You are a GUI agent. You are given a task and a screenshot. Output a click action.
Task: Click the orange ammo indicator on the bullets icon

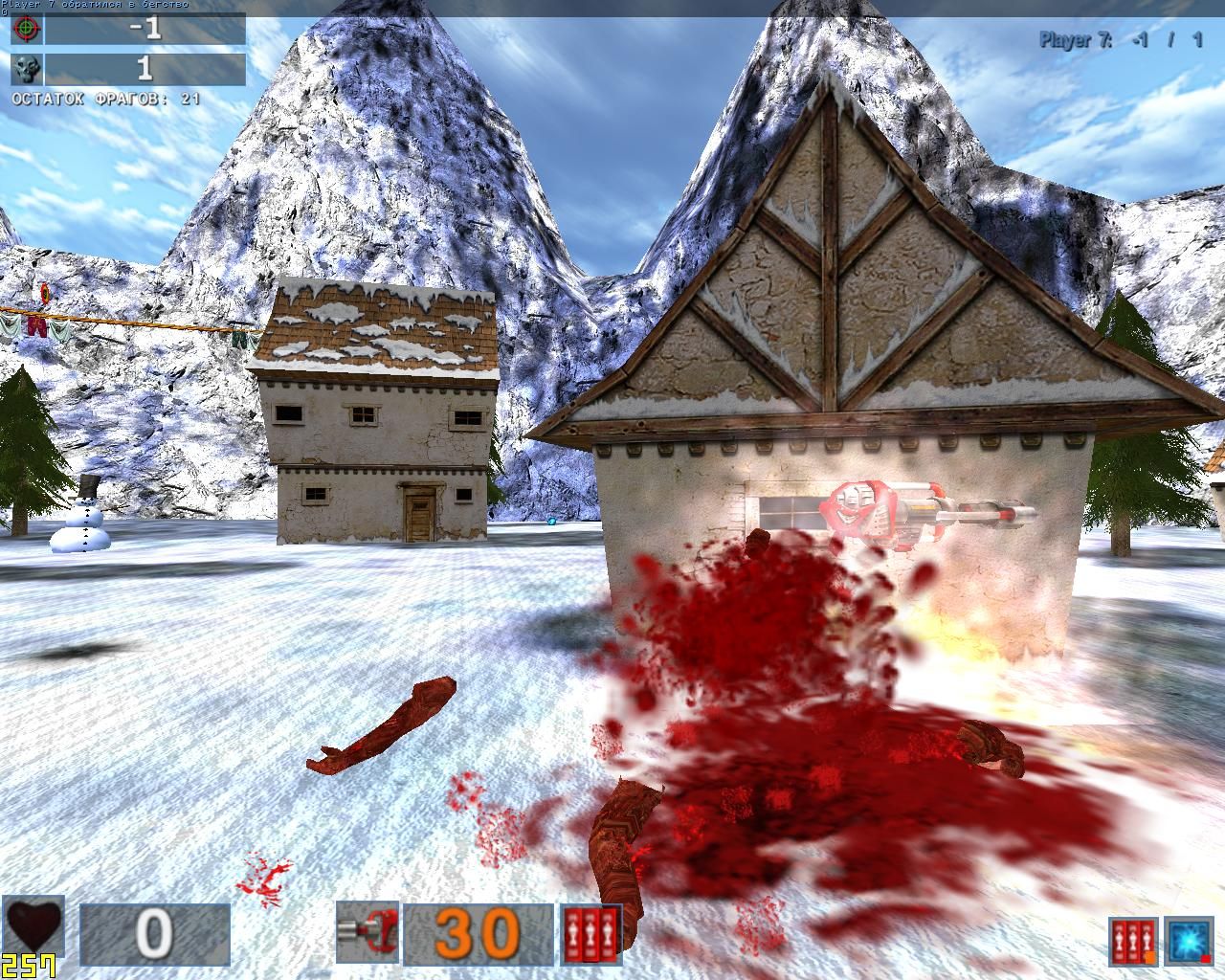point(1149,957)
